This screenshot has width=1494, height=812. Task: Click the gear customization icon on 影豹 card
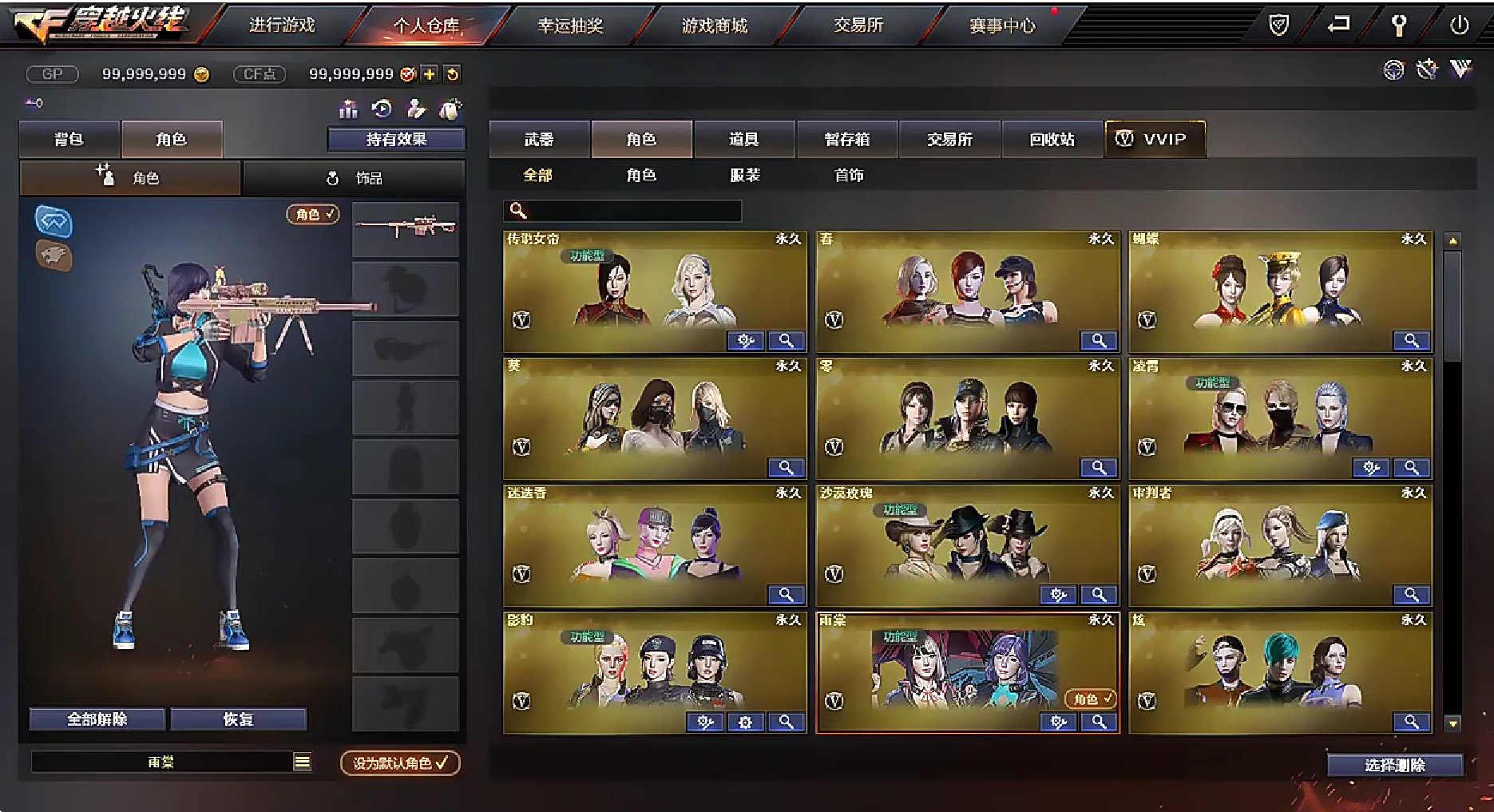(x=746, y=722)
